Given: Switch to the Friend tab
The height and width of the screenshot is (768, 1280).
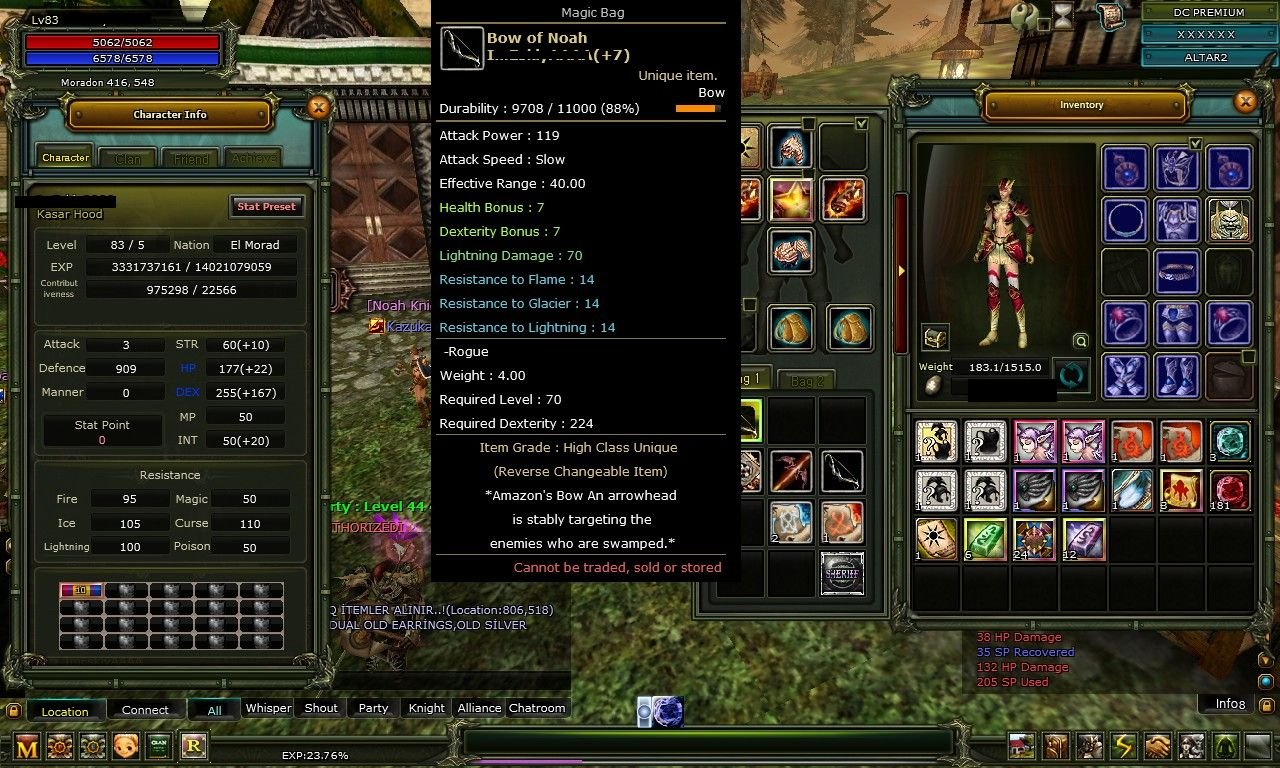Looking at the screenshot, I should pos(191,158).
